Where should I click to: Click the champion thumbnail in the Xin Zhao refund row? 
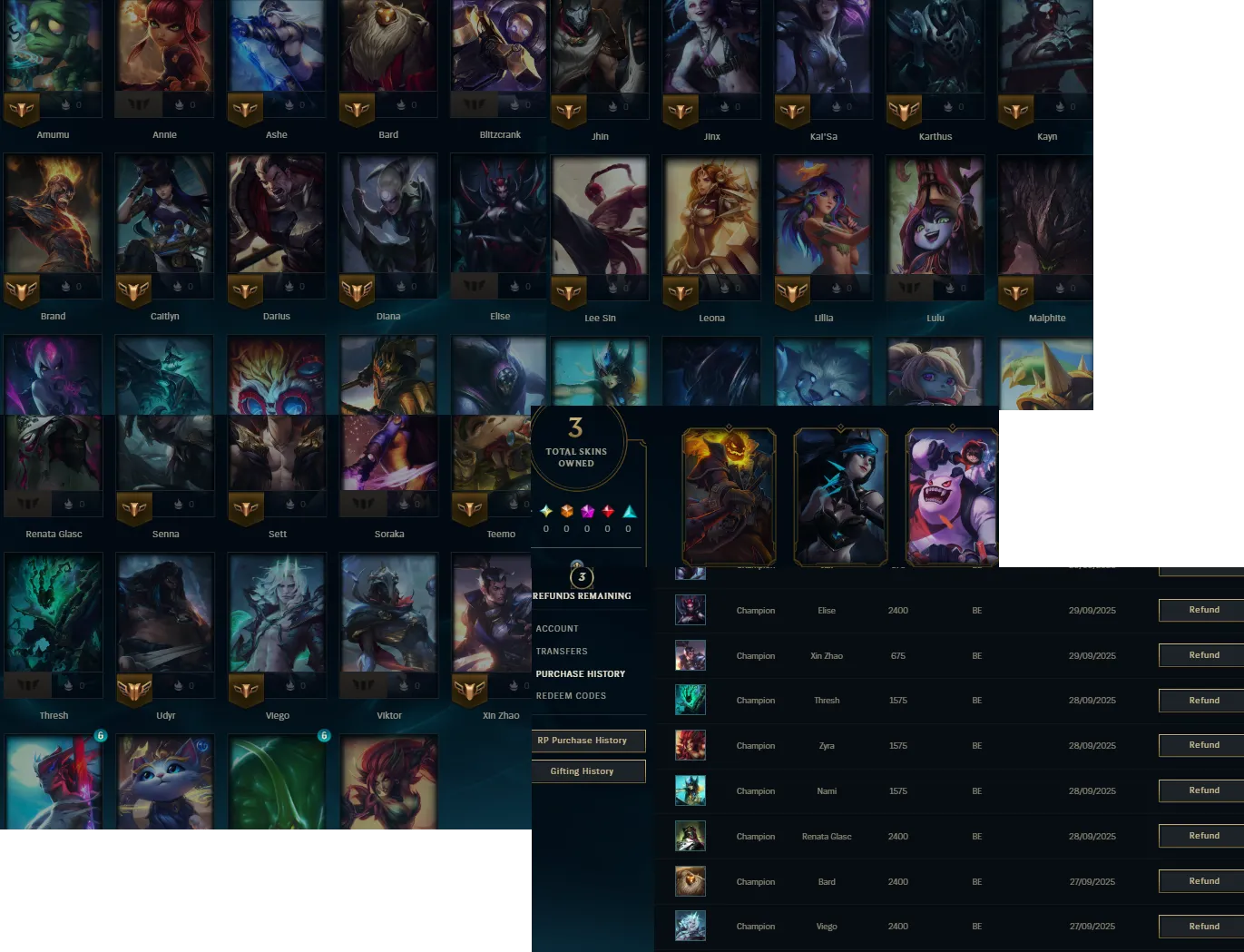(691, 655)
